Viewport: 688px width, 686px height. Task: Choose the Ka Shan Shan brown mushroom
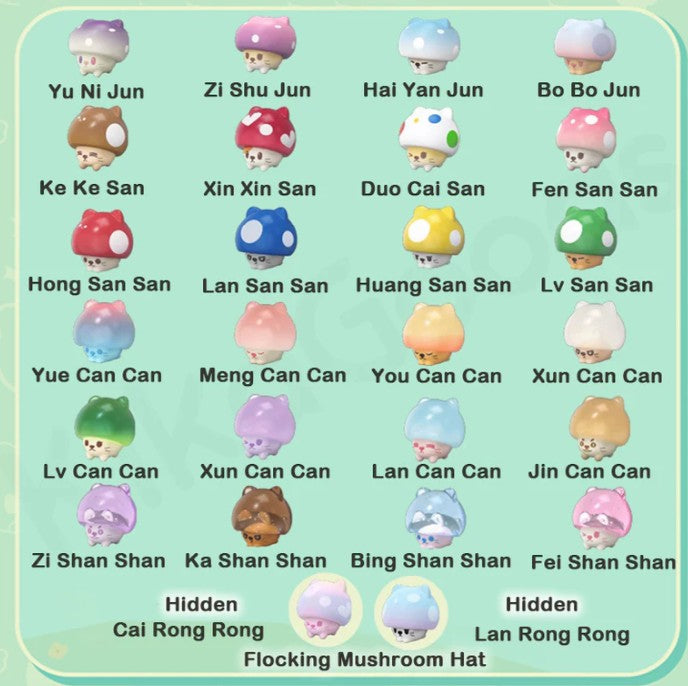point(261,516)
